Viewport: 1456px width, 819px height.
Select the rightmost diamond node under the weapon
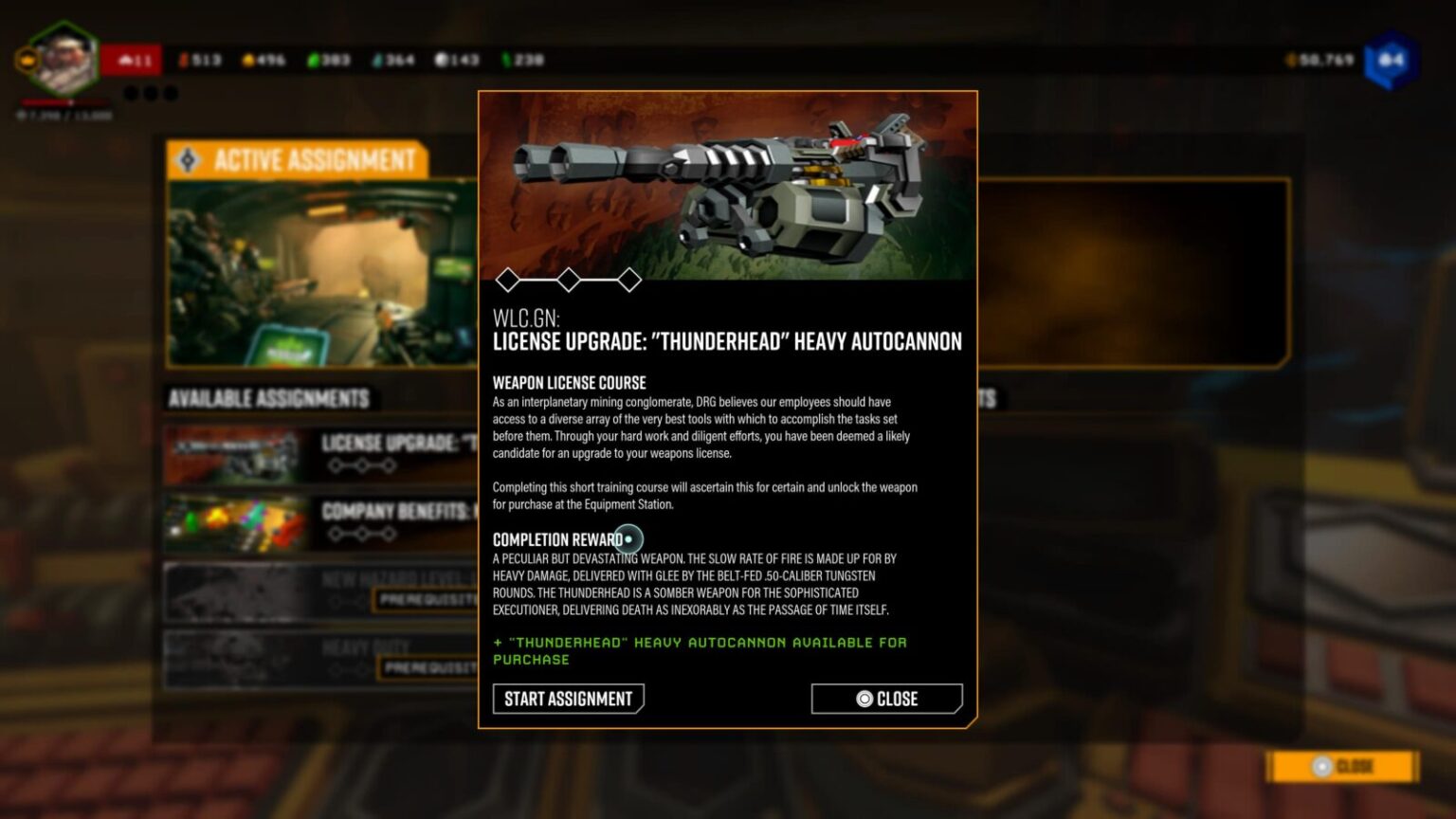click(629, 280)
